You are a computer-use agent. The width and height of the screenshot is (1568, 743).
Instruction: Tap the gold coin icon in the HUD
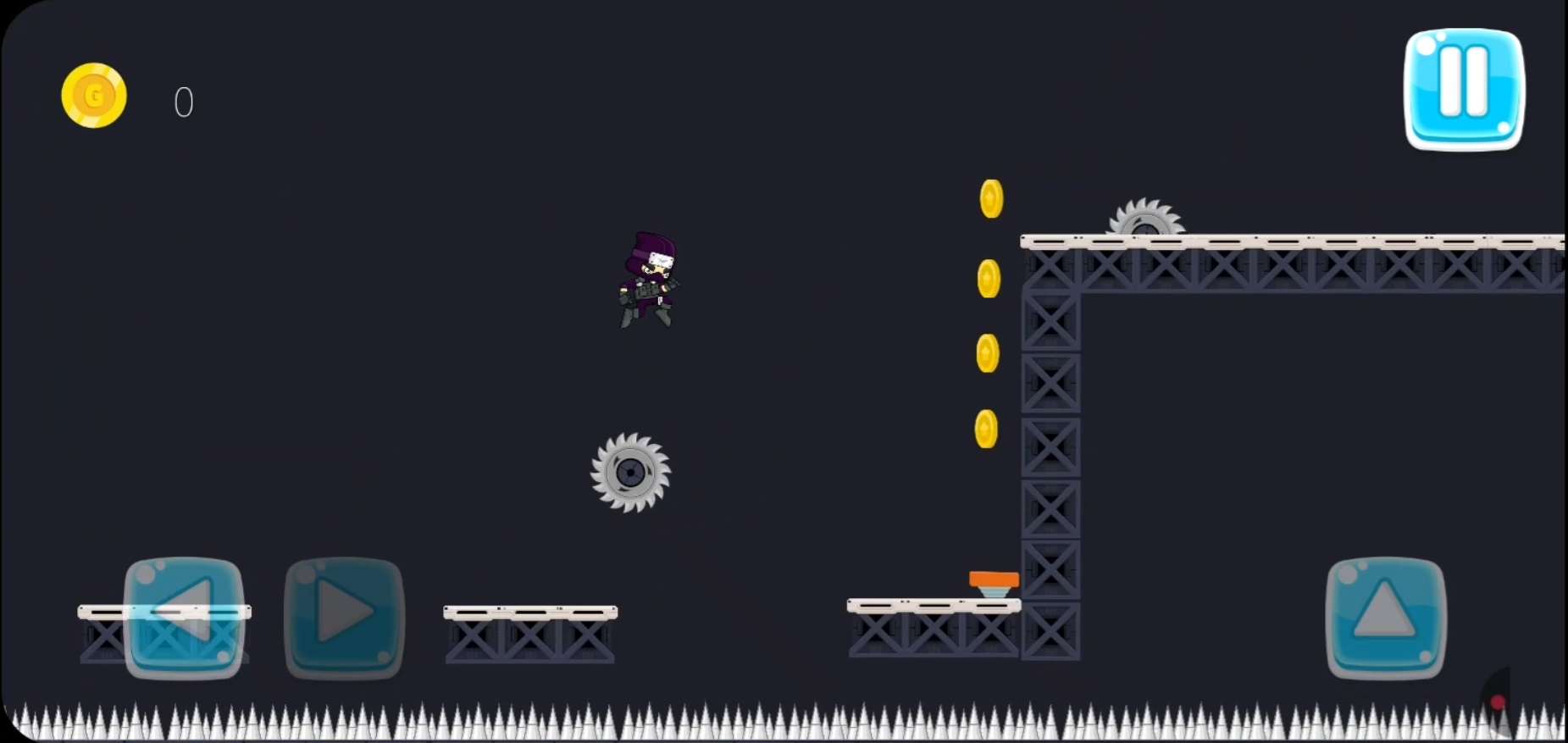93,95
